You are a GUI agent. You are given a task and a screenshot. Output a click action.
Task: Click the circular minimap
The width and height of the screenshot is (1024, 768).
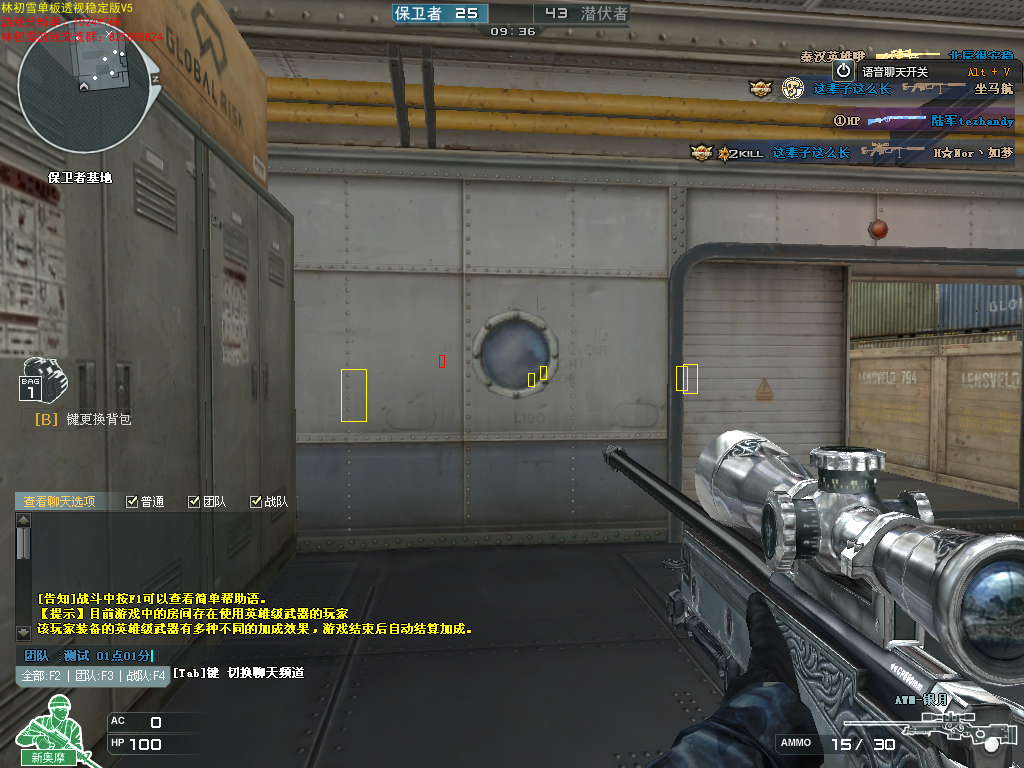coord(85,90)
